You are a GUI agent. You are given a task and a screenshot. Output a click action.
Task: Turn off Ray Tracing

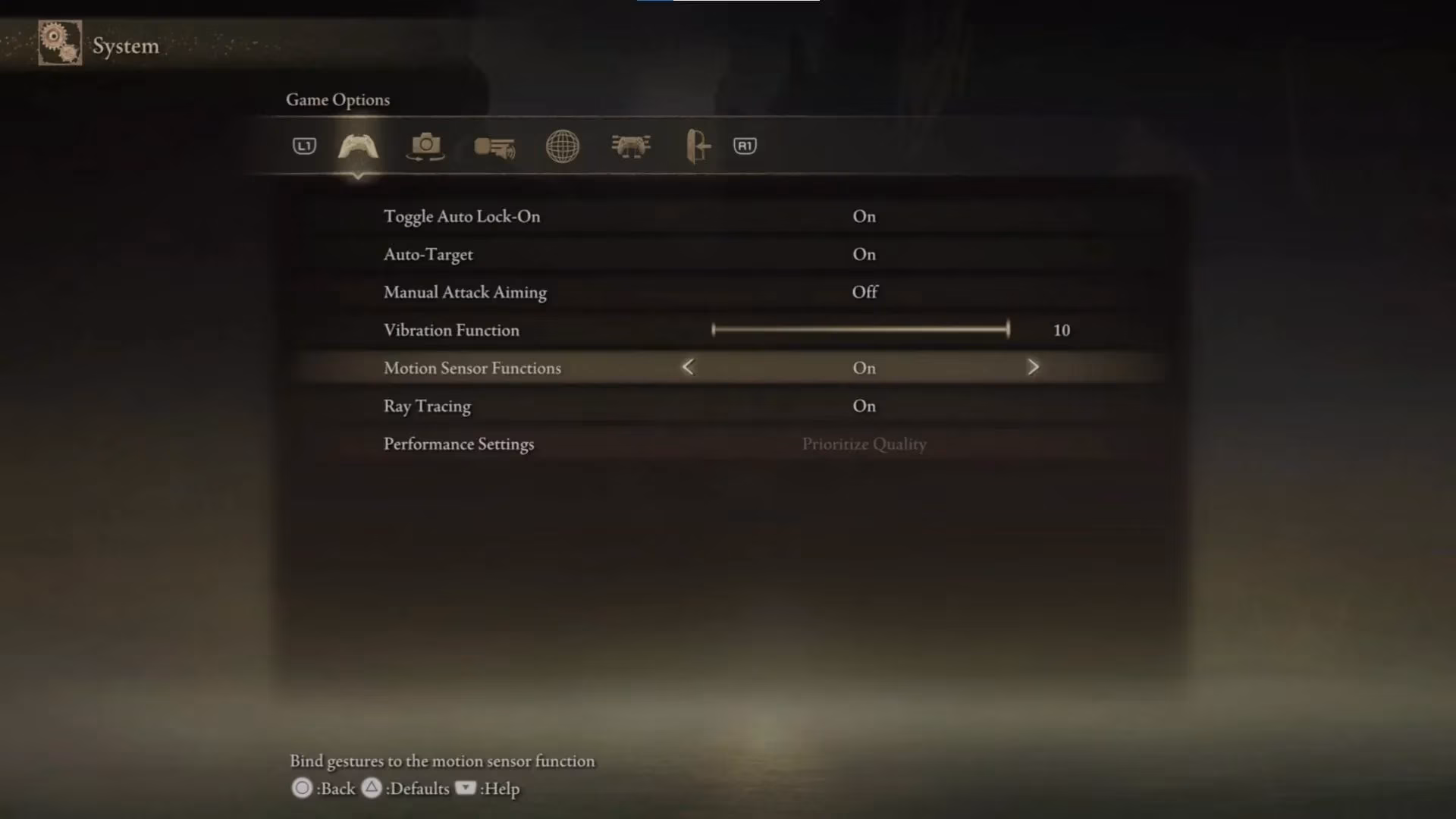(864, 406)
